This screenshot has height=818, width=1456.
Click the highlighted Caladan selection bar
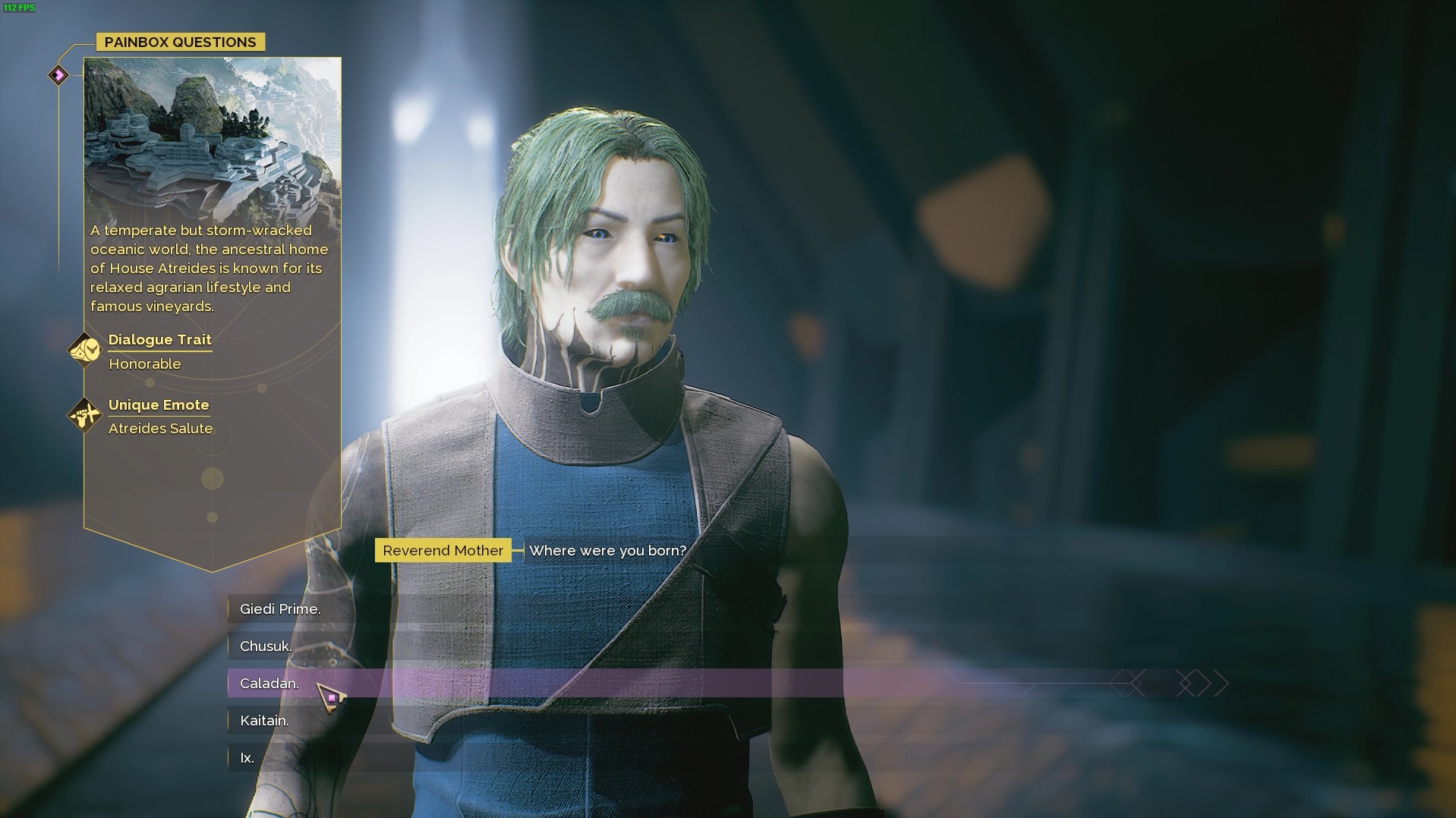[531, 683]
